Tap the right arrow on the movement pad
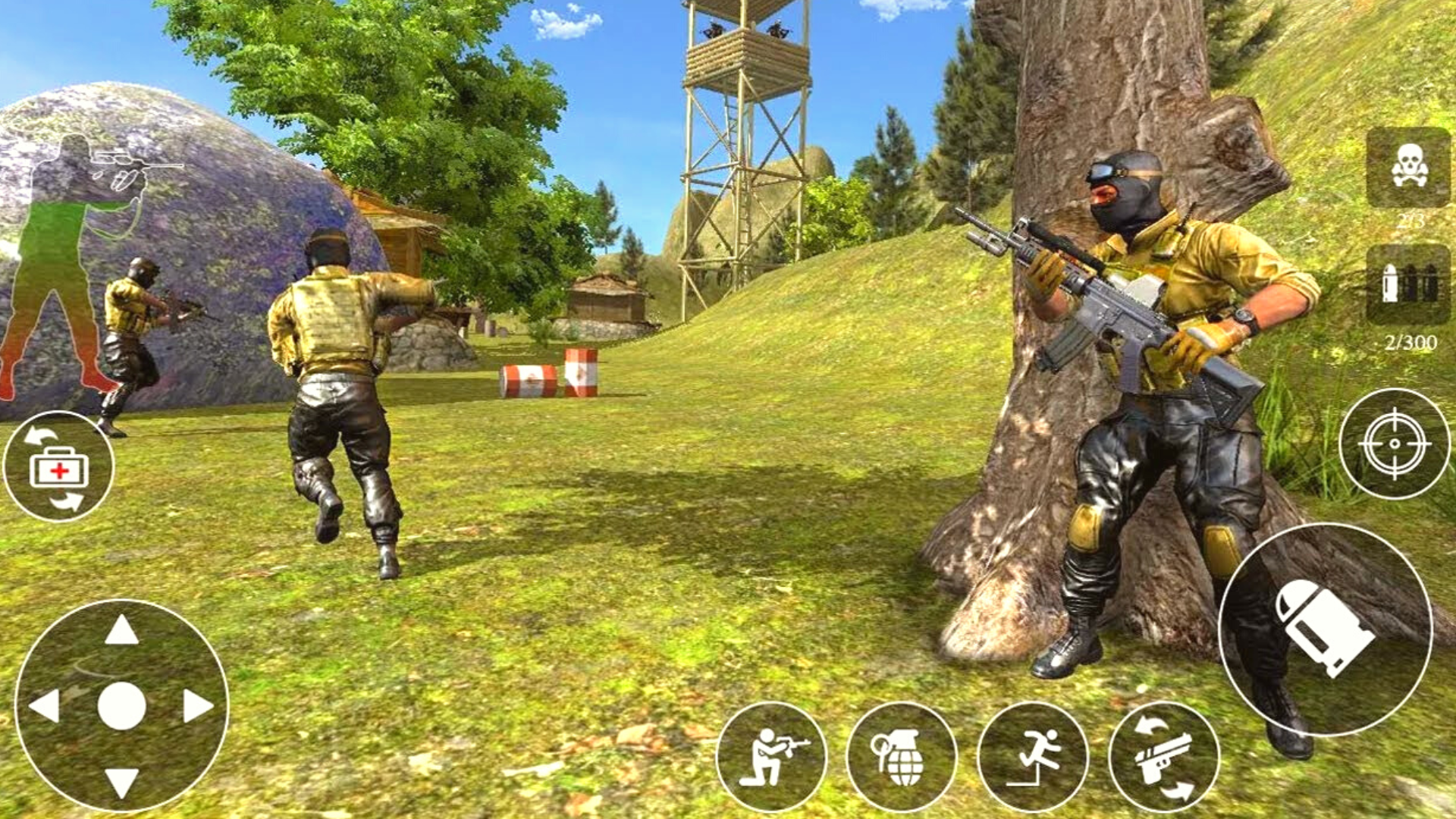 tap(198, 706)
